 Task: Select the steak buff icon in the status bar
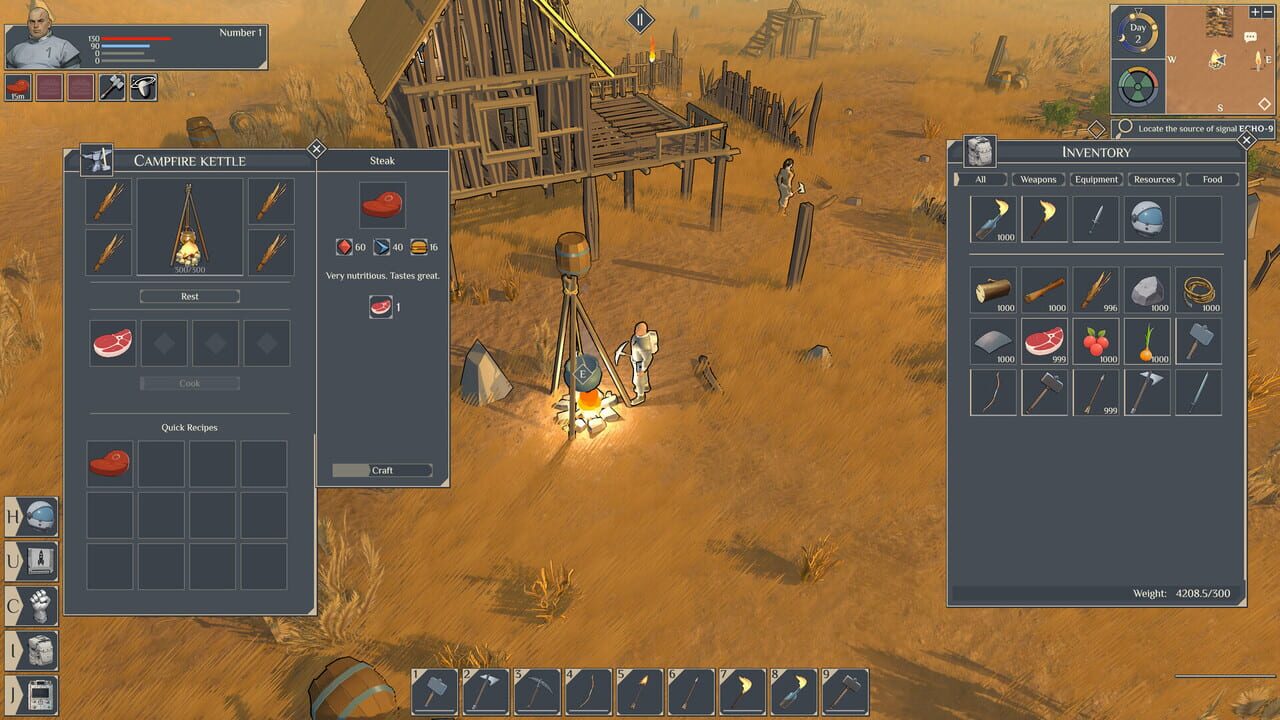16,87
